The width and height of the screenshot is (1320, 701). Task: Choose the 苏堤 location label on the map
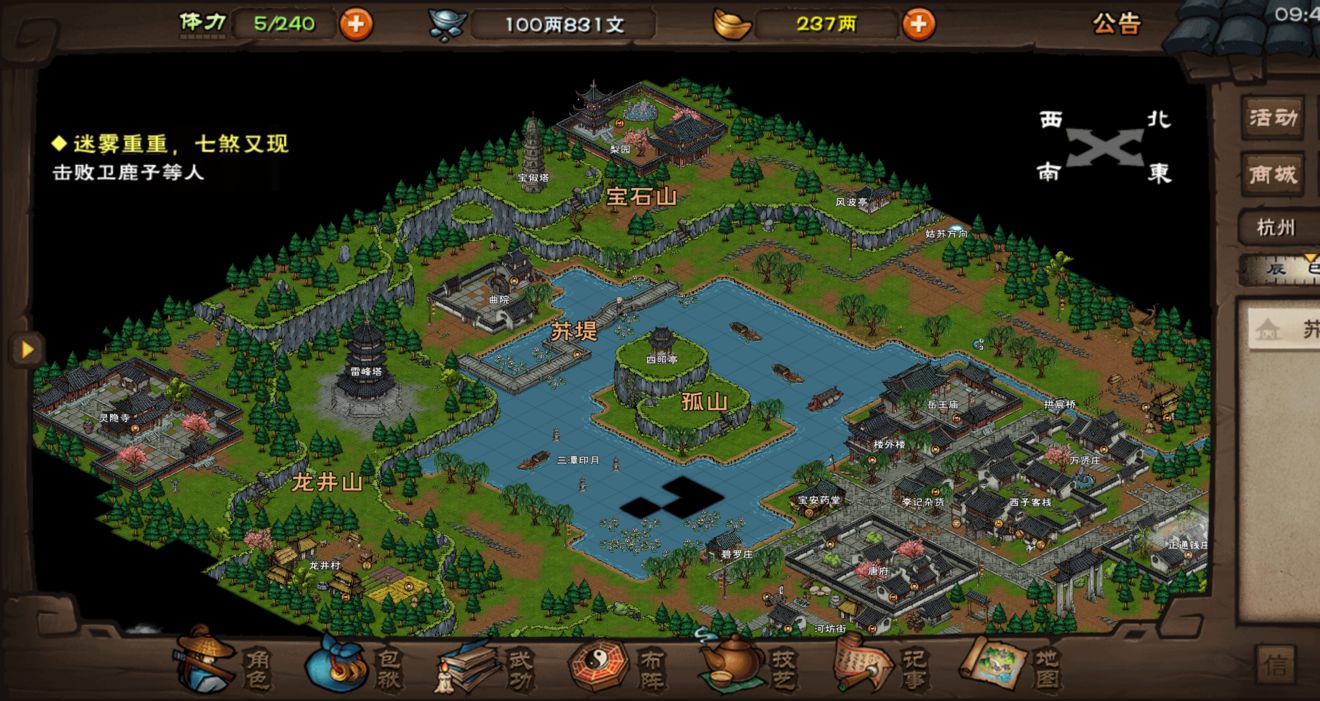[x=575, y=333]
